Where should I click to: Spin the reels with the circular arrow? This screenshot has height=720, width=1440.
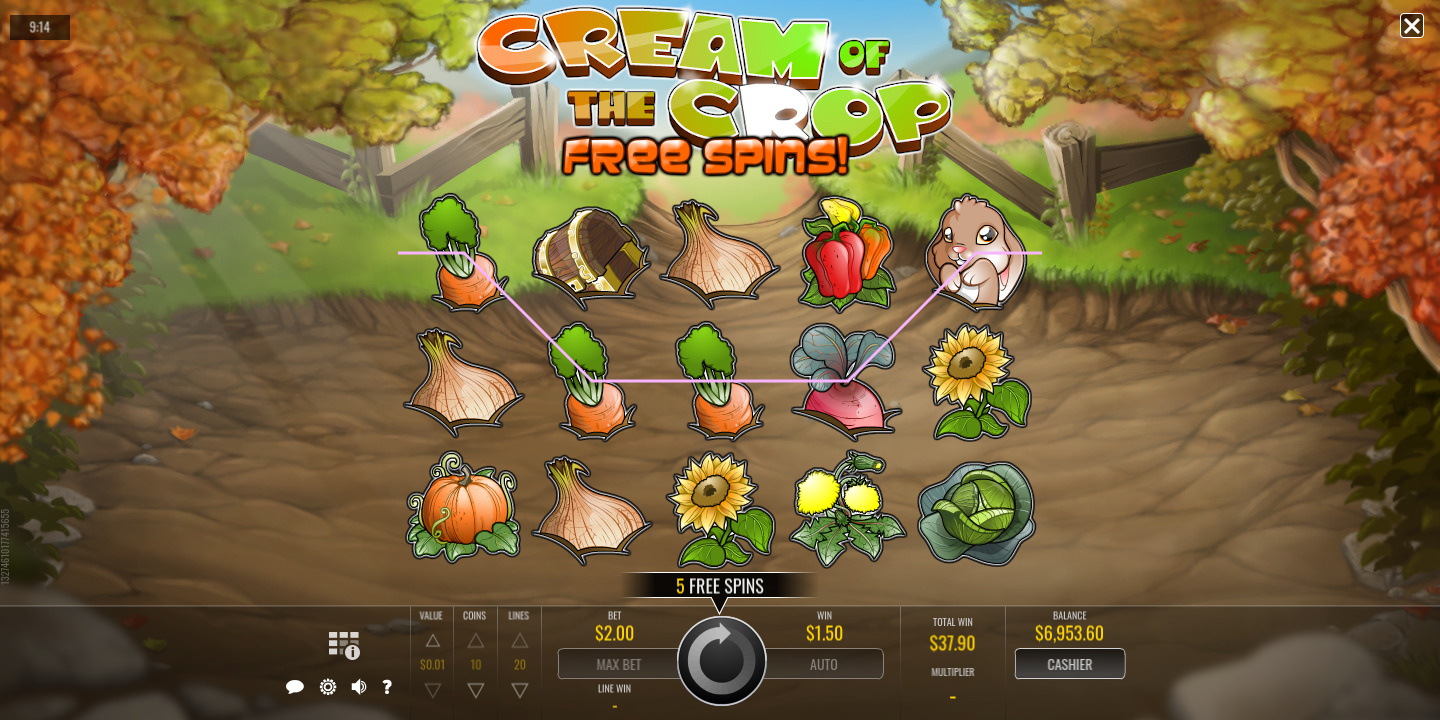721,661
